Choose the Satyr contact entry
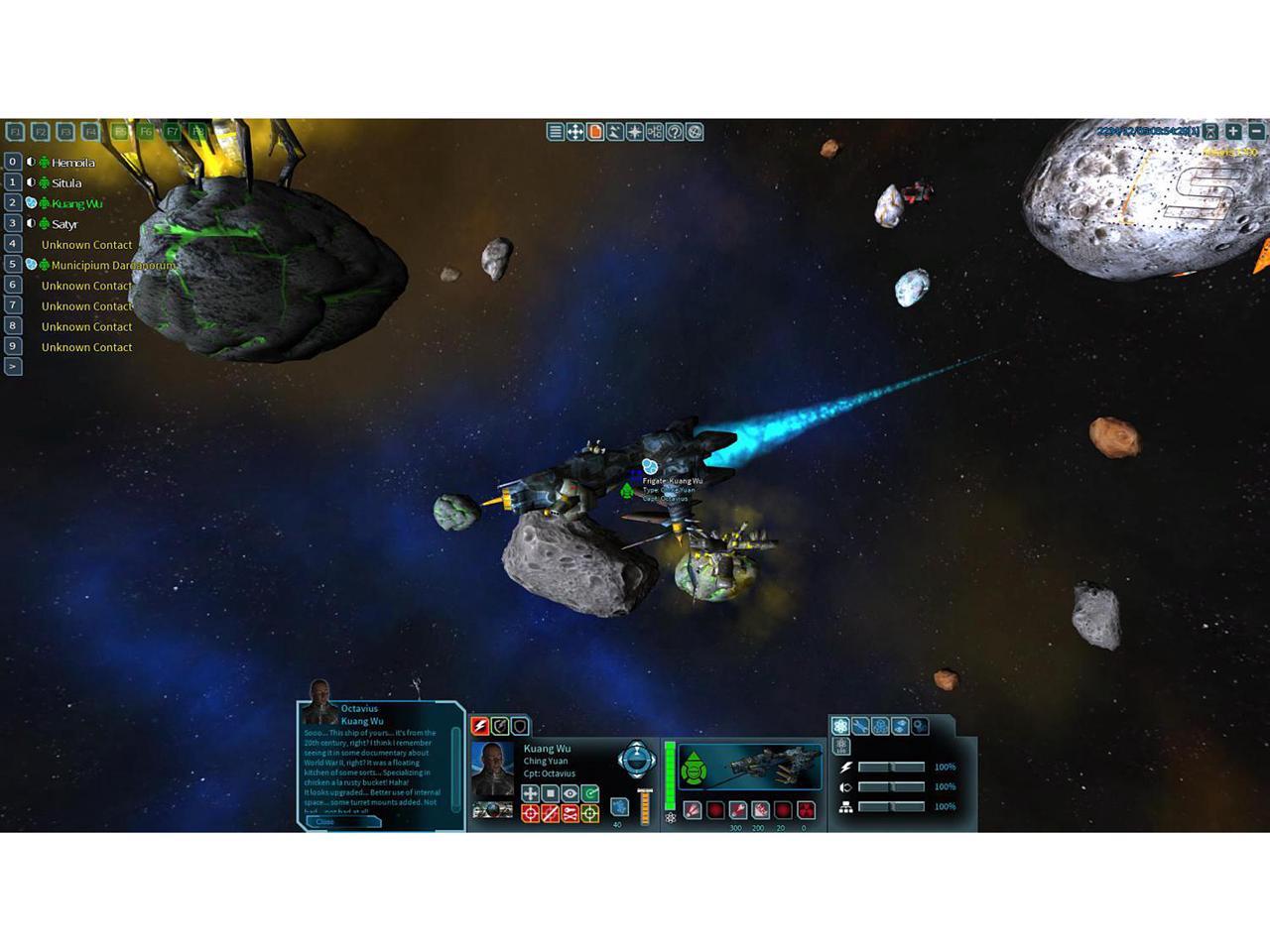The height and width of the screenshot is (952, 1270). (64, 224)
